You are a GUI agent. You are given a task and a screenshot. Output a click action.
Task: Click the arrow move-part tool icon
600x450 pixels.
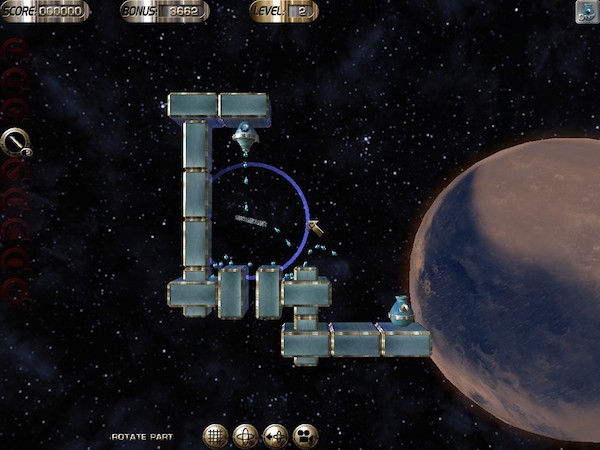(275, 435)
